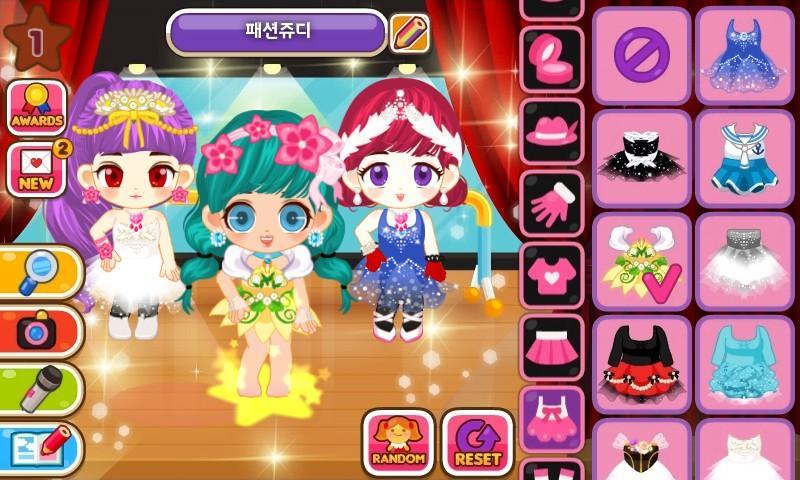The height and width of the screenshot is (480, 800).
Task: Choose the gloves category
Action: point(551,203)
